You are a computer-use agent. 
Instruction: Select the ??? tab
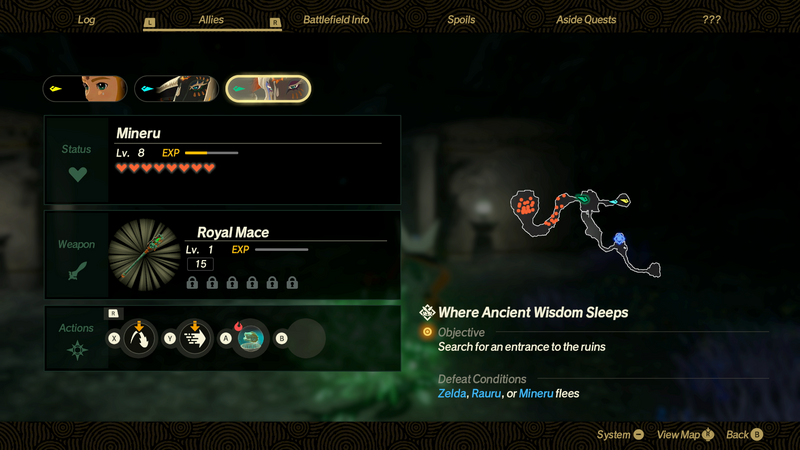tap(711, 20)
